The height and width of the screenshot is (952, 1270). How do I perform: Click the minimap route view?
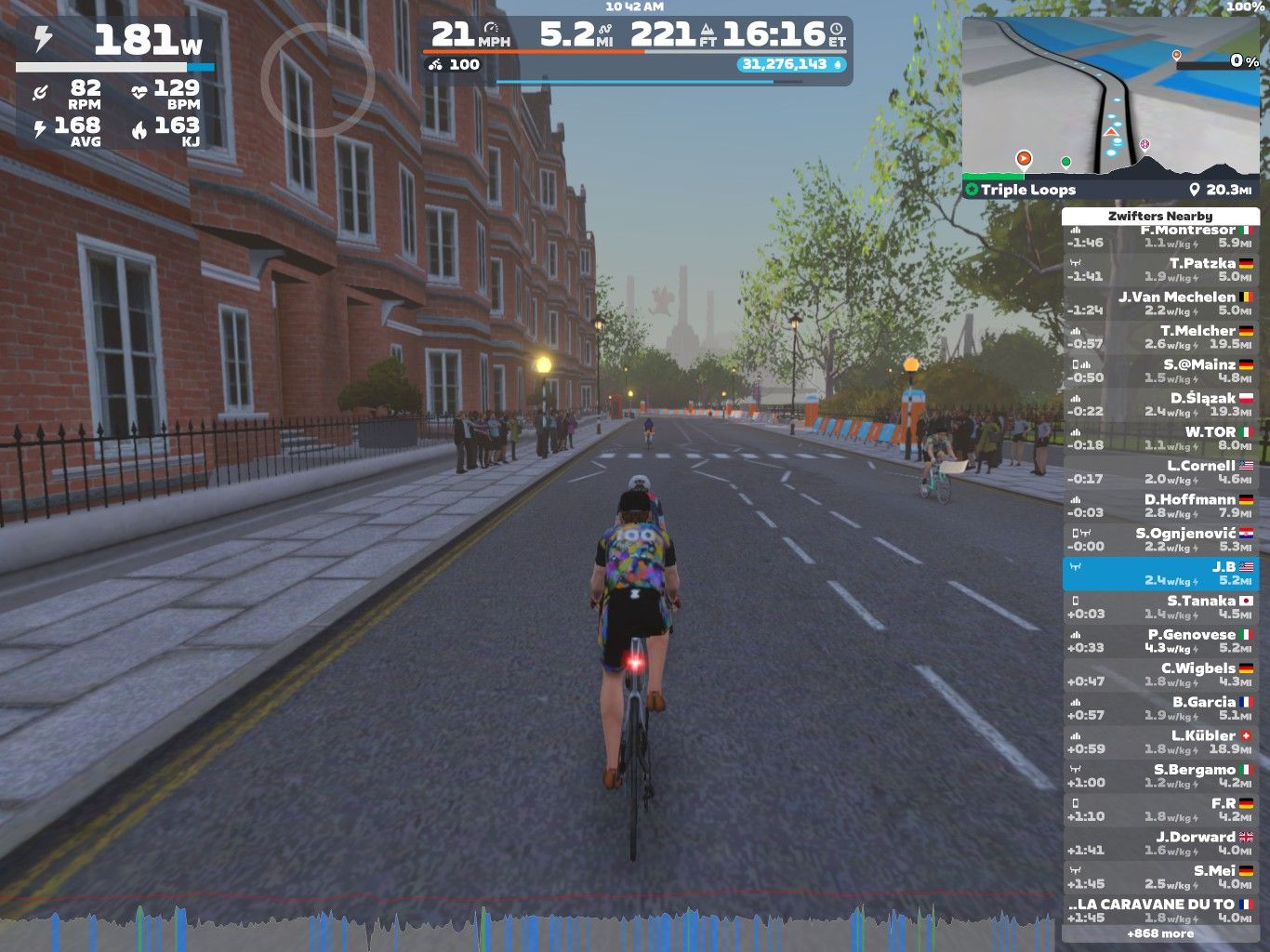[1110, 97]
